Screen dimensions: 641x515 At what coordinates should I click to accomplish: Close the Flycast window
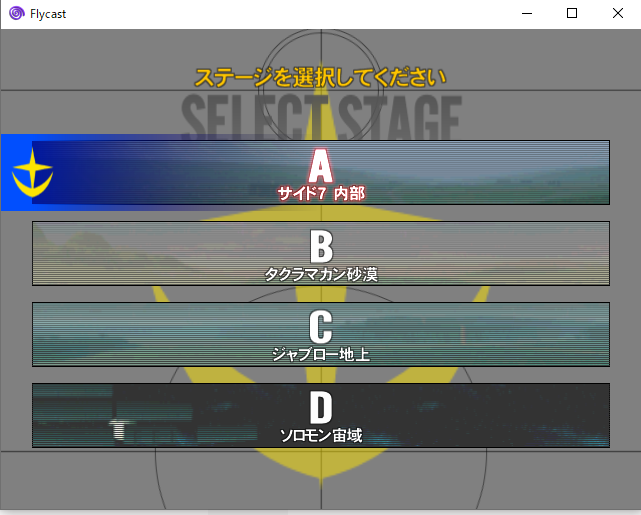click(x=617, y=14)
